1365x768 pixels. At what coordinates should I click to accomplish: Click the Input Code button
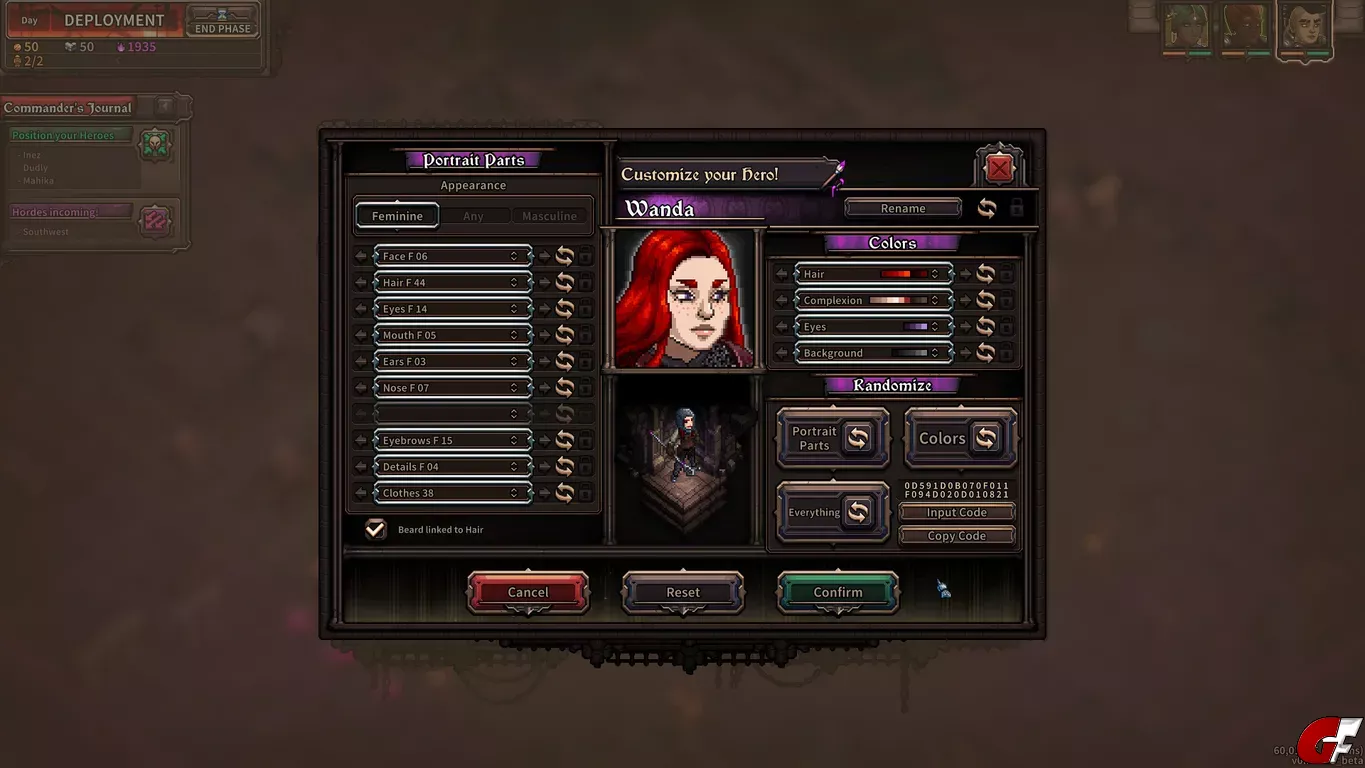pos(956,512)
